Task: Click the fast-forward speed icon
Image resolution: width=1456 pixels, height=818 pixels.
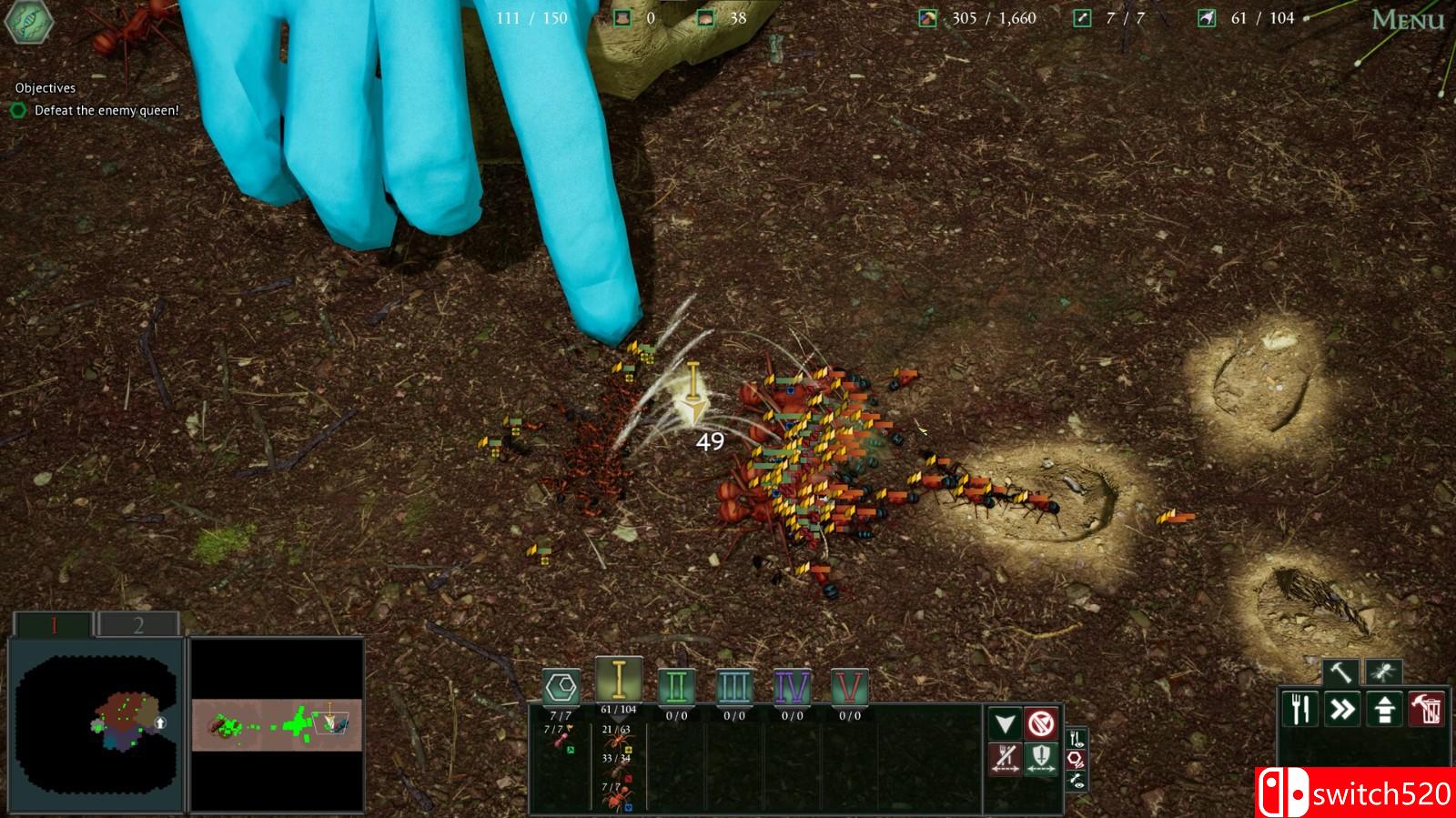Action: [1342, 707]
